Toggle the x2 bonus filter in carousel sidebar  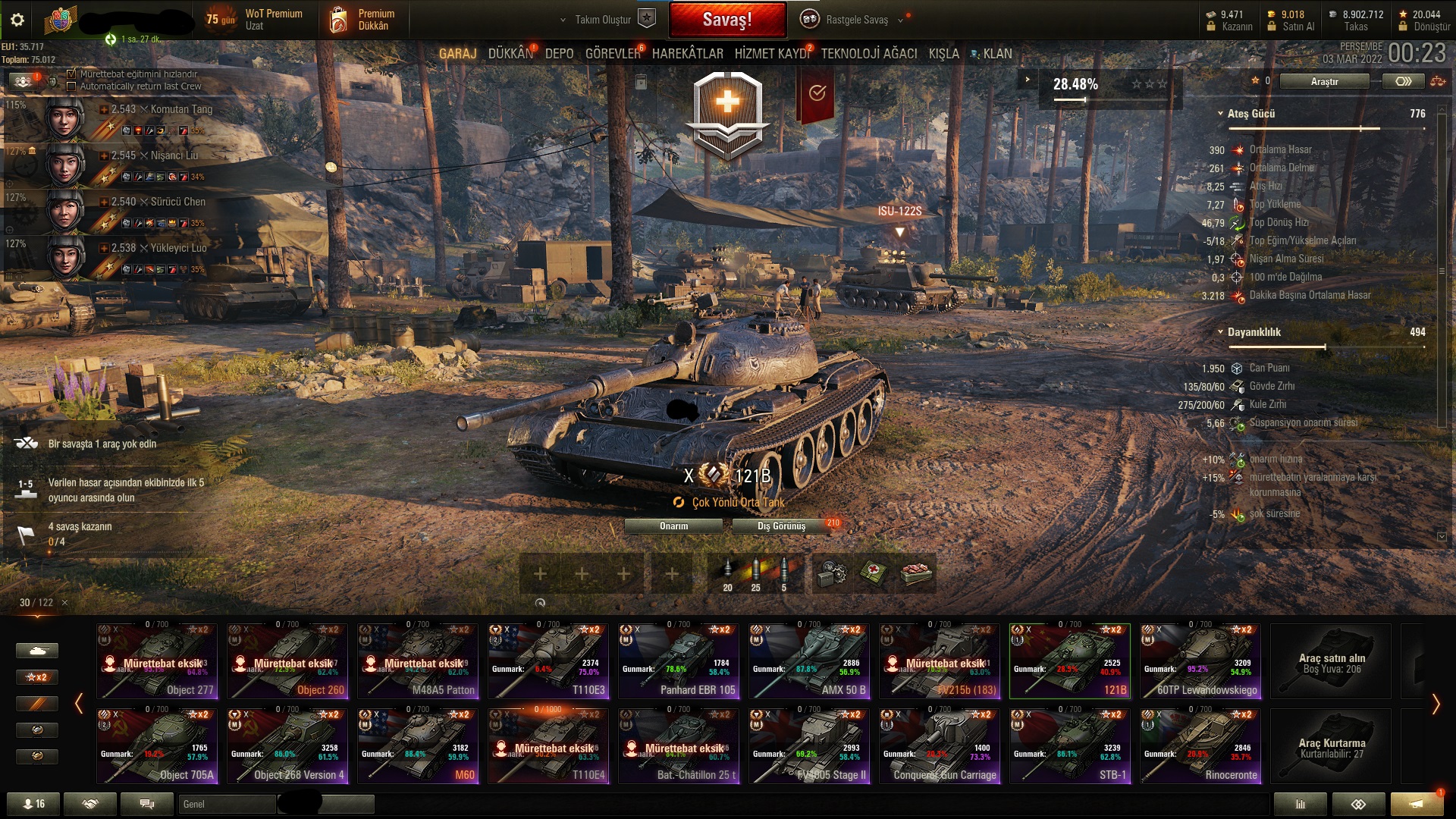pyautogui.click(x=36, y=677)
